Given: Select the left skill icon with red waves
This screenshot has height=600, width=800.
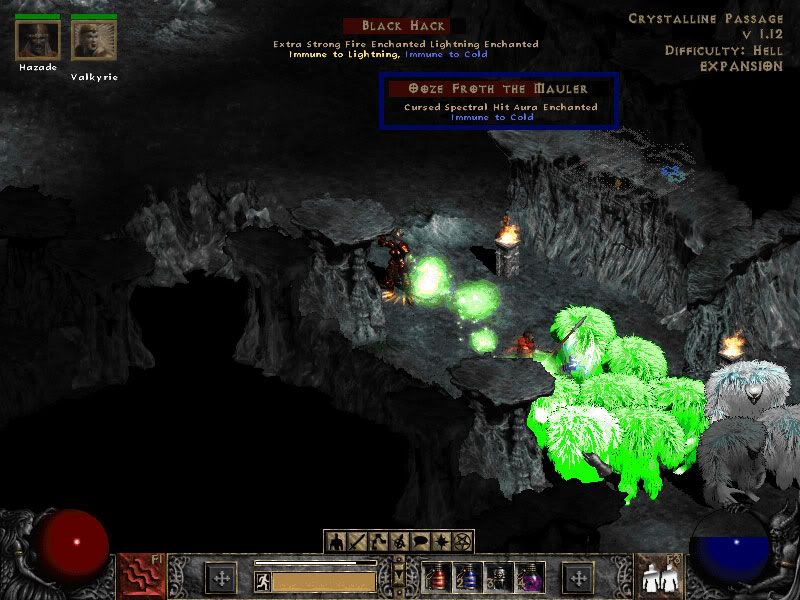Looking at the screenshot, I should 141,577.
